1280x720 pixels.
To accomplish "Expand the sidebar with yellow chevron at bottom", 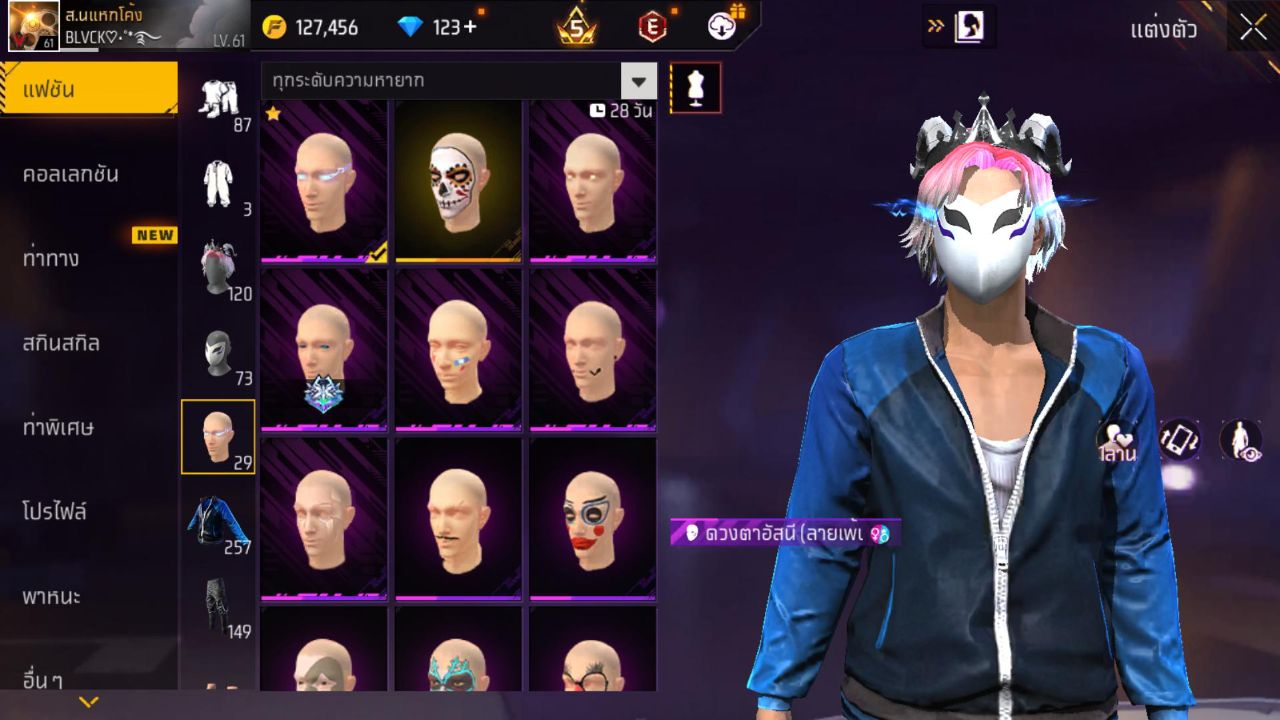I will [x=90, y=702].
